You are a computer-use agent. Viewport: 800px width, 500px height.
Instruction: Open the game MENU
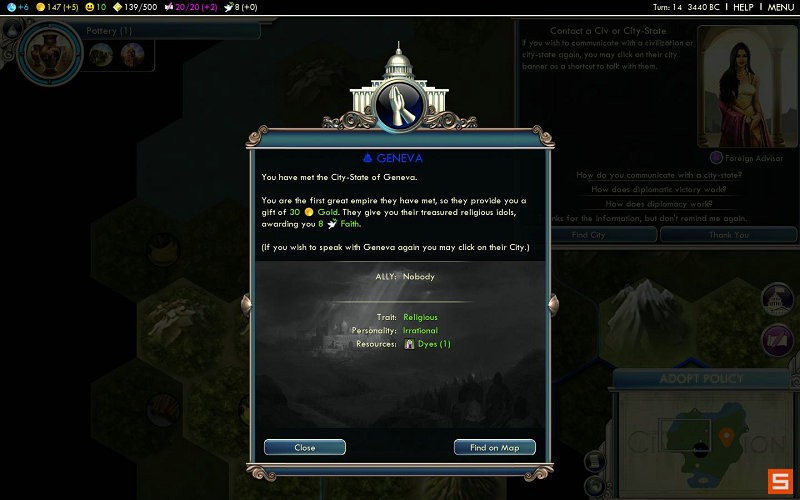(780, 7)
